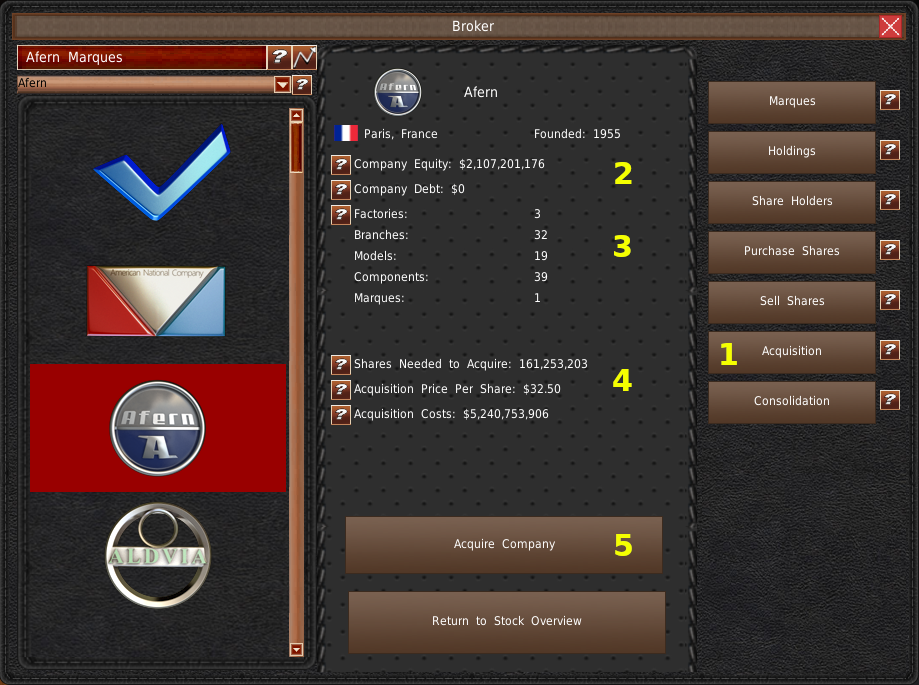Show help for Acquisition Costs
The width and height of the screenshot is (919, 685).
(x=341, y=414)
